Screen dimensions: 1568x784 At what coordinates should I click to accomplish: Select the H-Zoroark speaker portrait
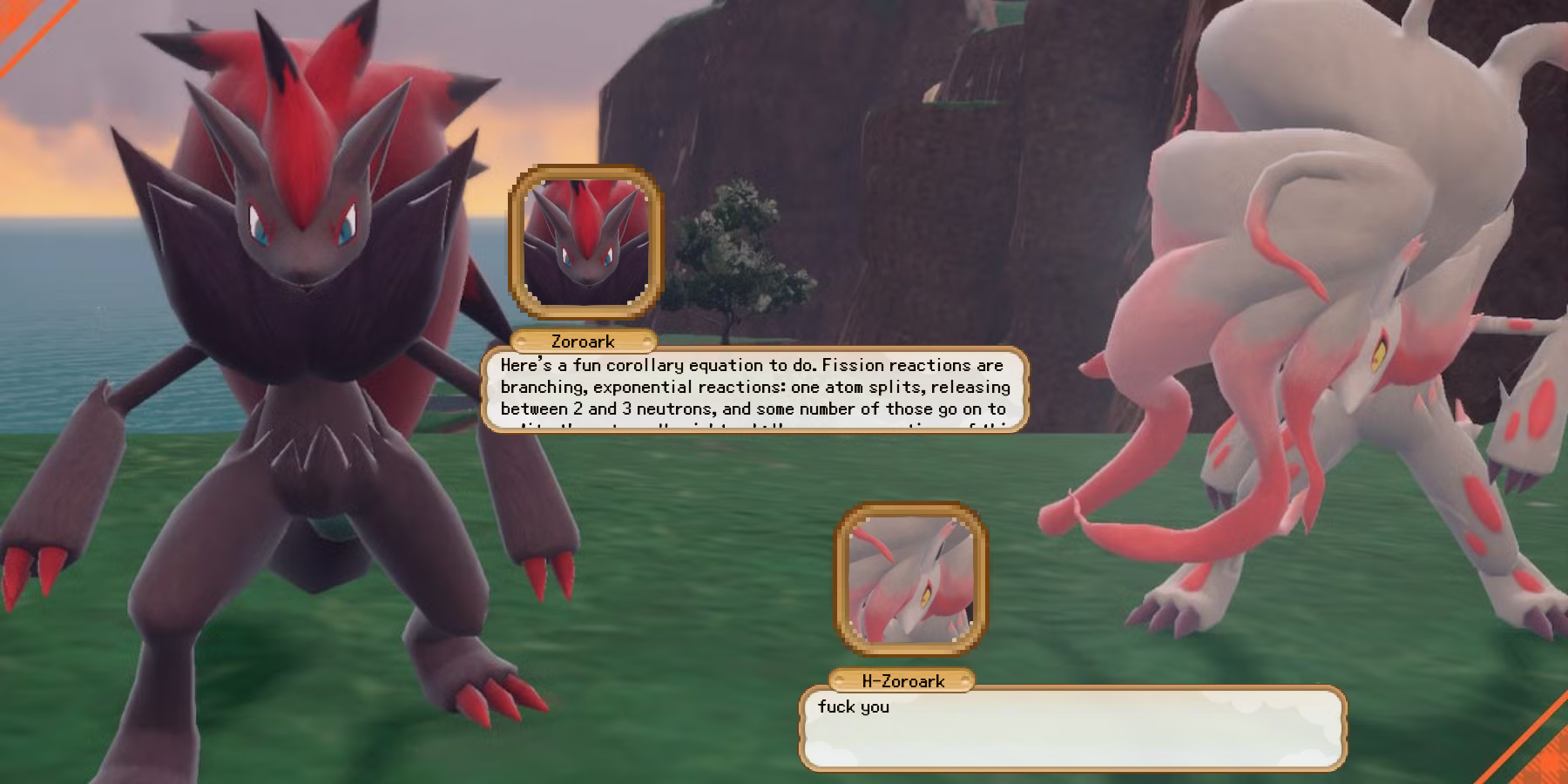click(911, 579)
